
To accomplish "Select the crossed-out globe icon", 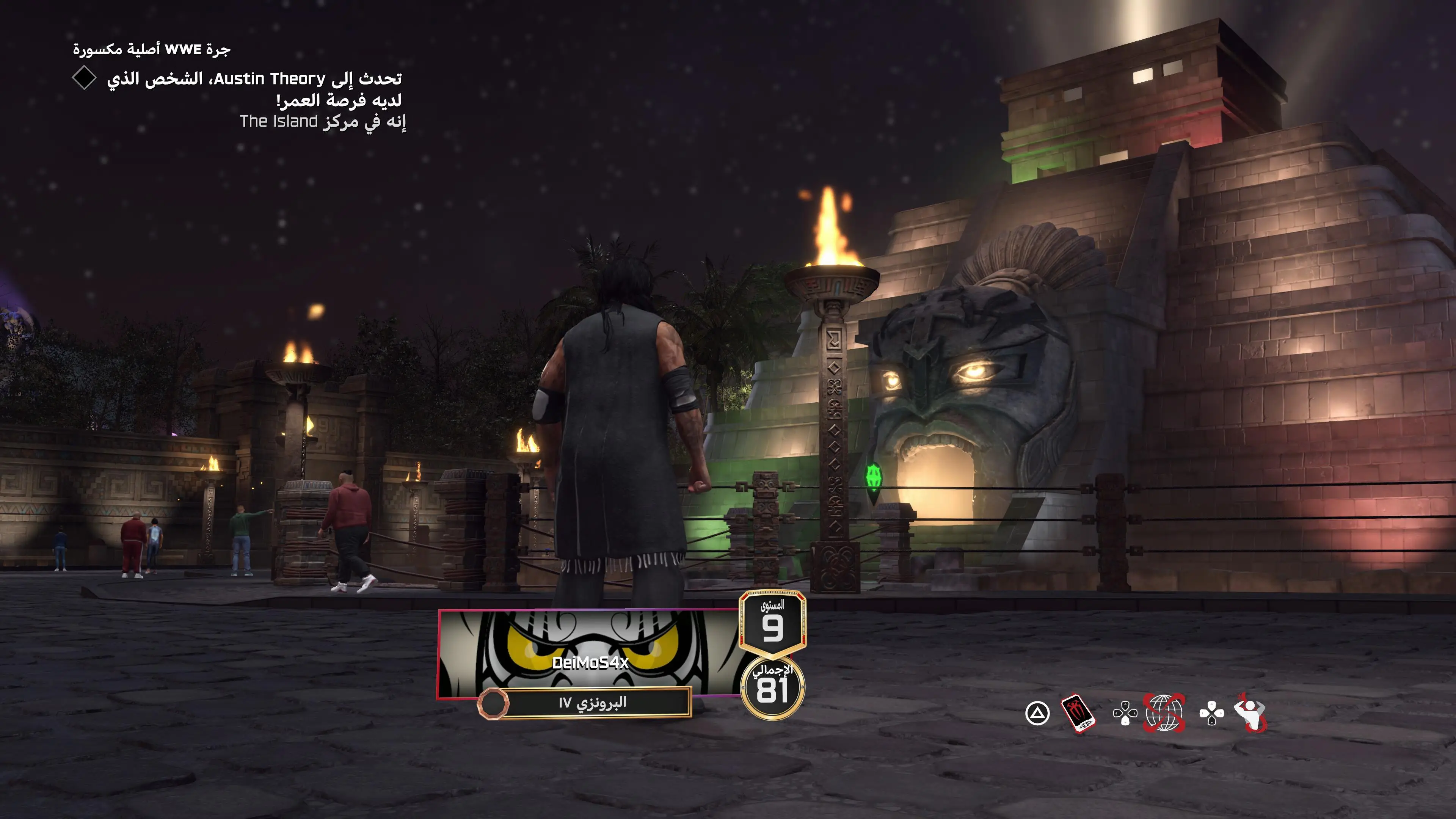I will point(1164,713).
